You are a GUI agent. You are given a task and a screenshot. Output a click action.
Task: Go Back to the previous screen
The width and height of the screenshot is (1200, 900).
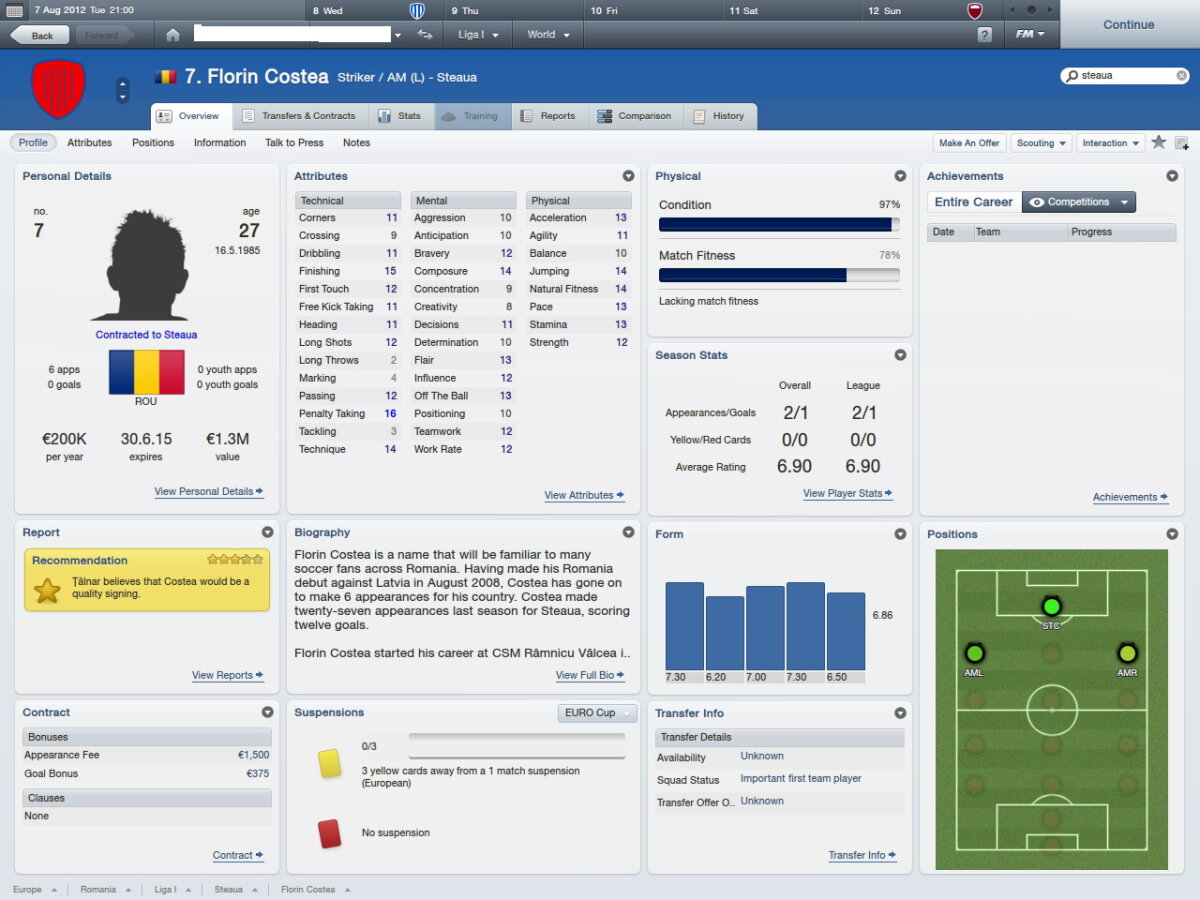pyautogui.click(x=40, y=35)
